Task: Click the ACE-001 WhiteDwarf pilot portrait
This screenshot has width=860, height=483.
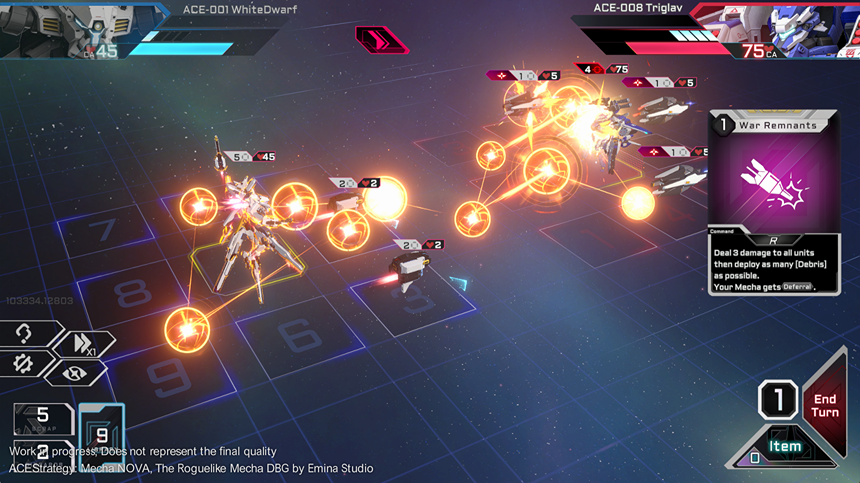Action: coord(40,27)
